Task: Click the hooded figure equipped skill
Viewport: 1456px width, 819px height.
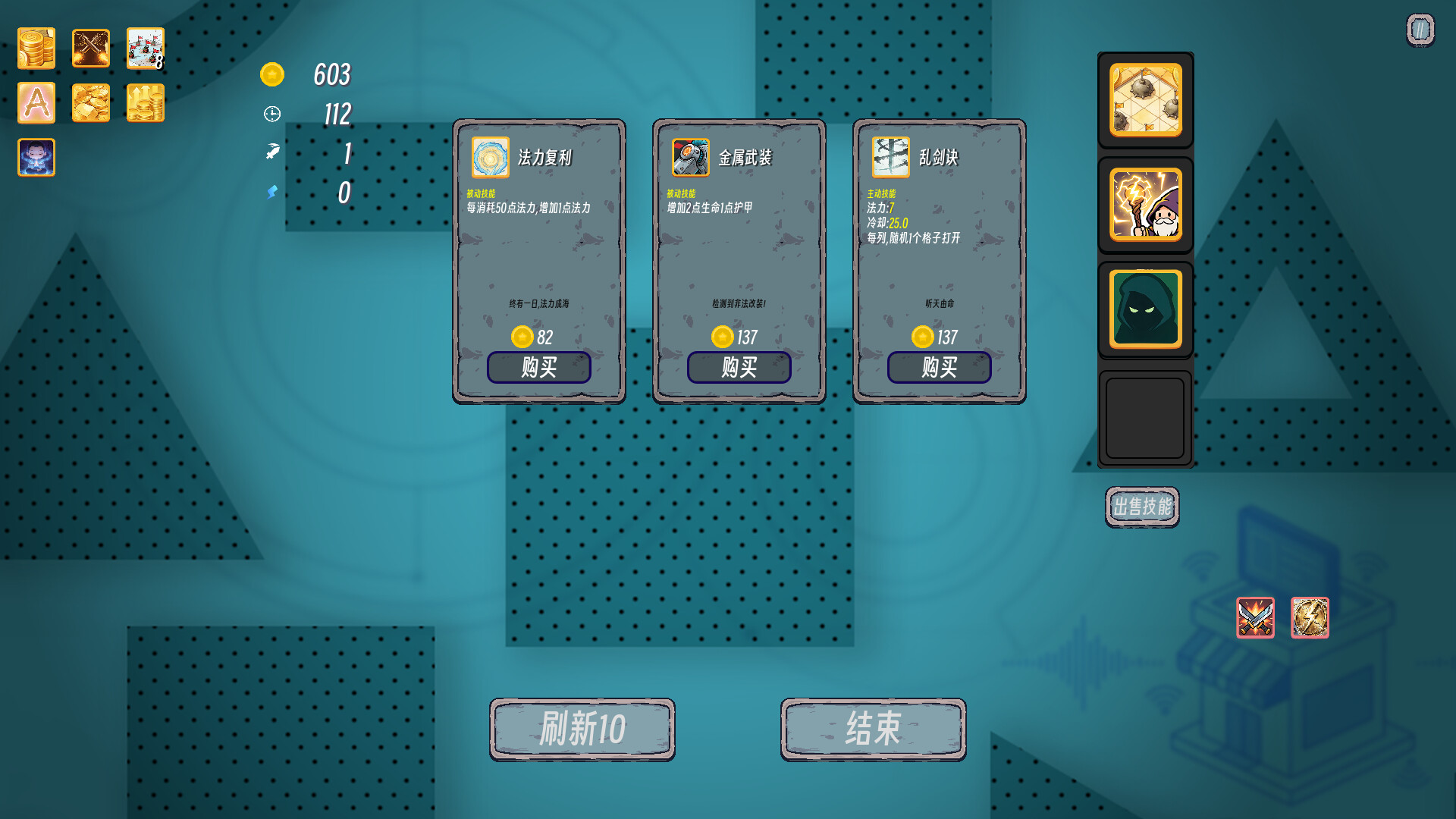Action: [x=1145, y=308]
